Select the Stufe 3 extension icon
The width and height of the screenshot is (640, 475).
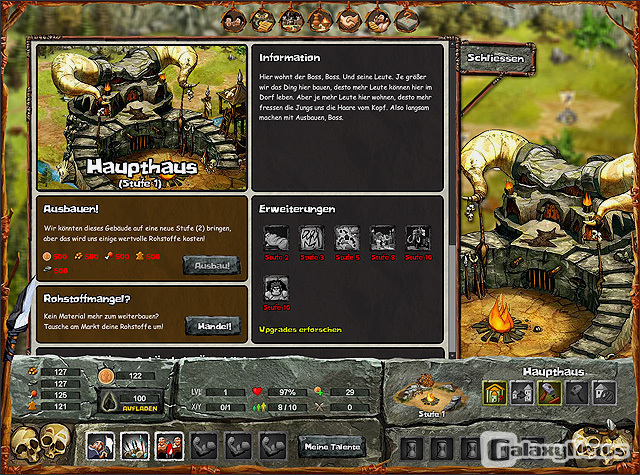pos(312,238)
